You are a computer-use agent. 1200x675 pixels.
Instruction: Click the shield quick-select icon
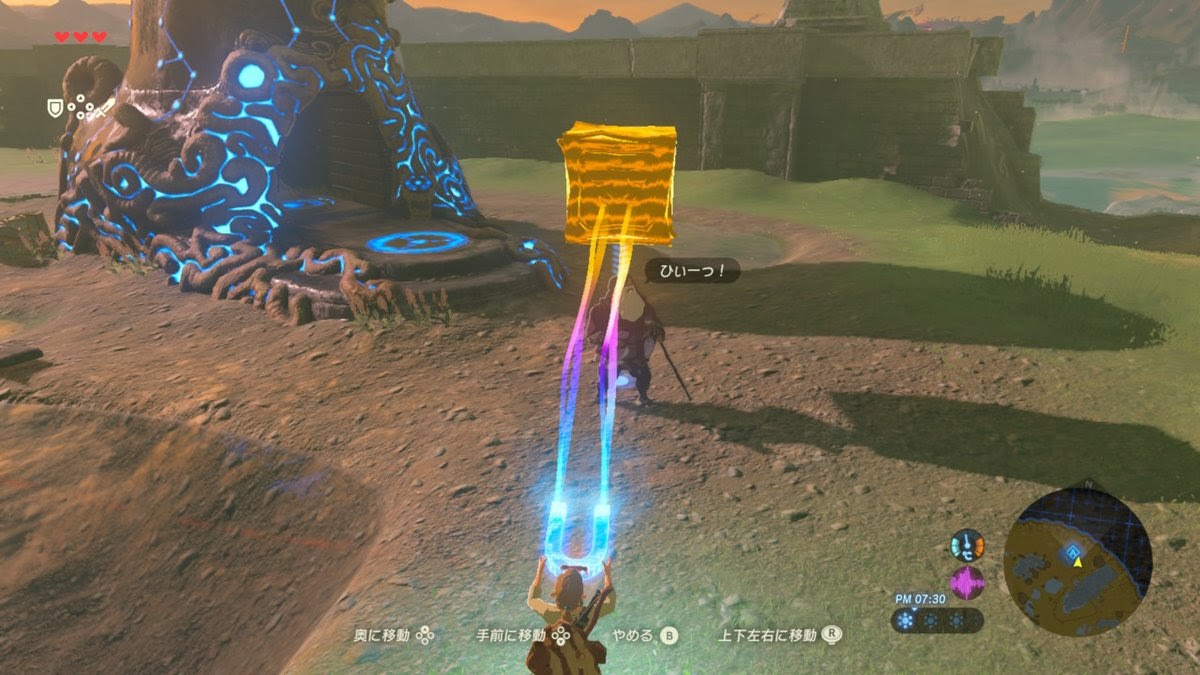[x=55, y=107]
